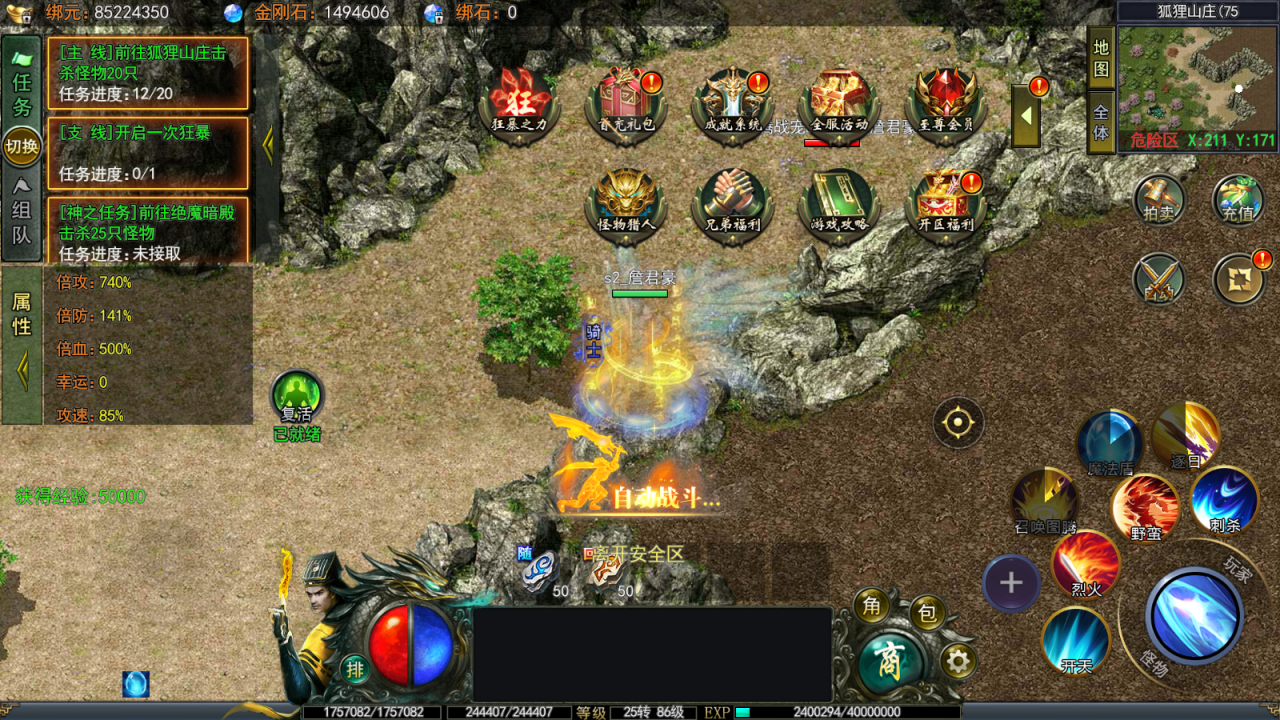Open the 拍卖 auction house
Image resolution: width=1280 pixels, height=720 pixels.
click(x=1159, y=200)
